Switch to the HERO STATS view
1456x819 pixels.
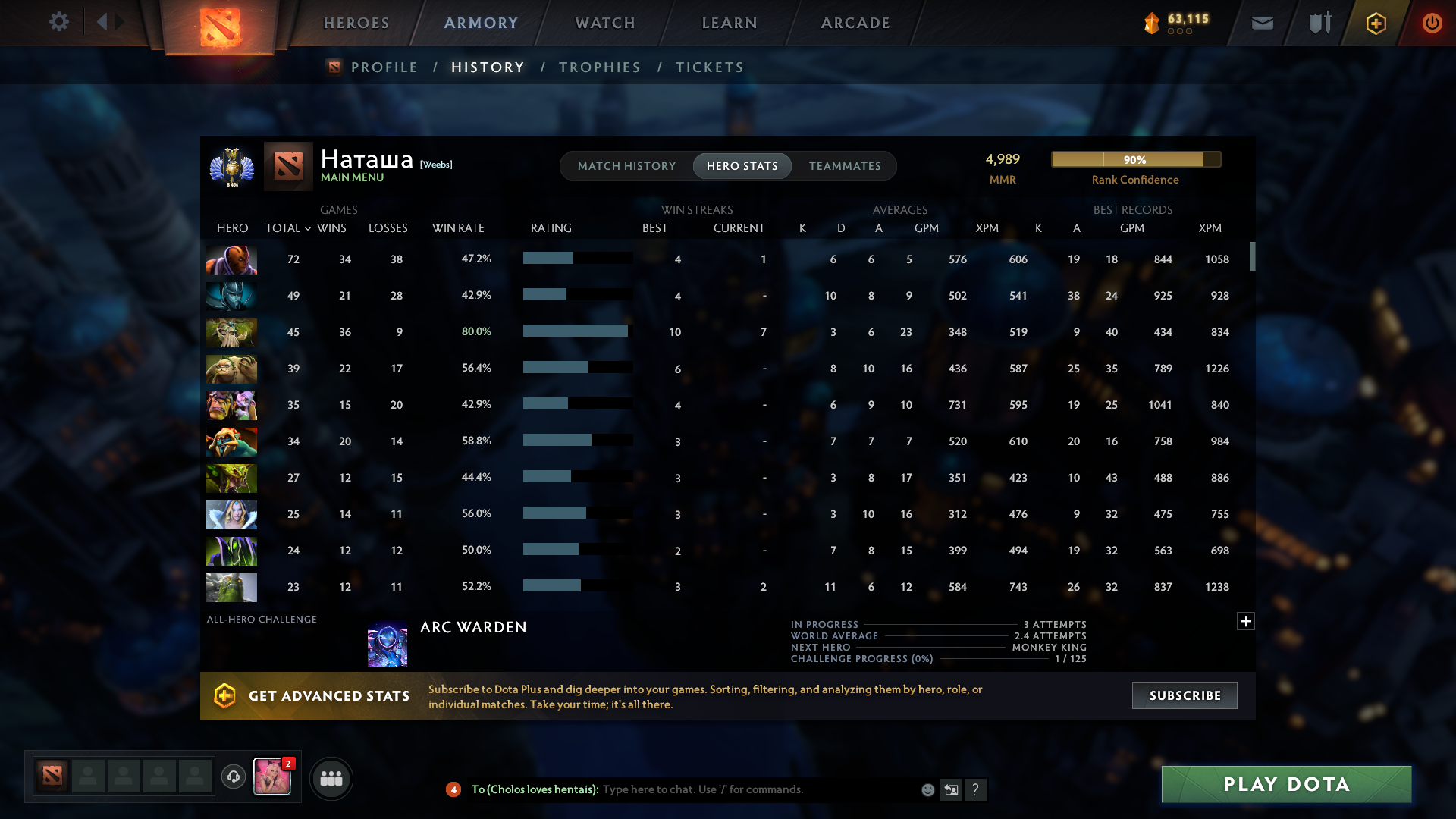tap(742, 165)
